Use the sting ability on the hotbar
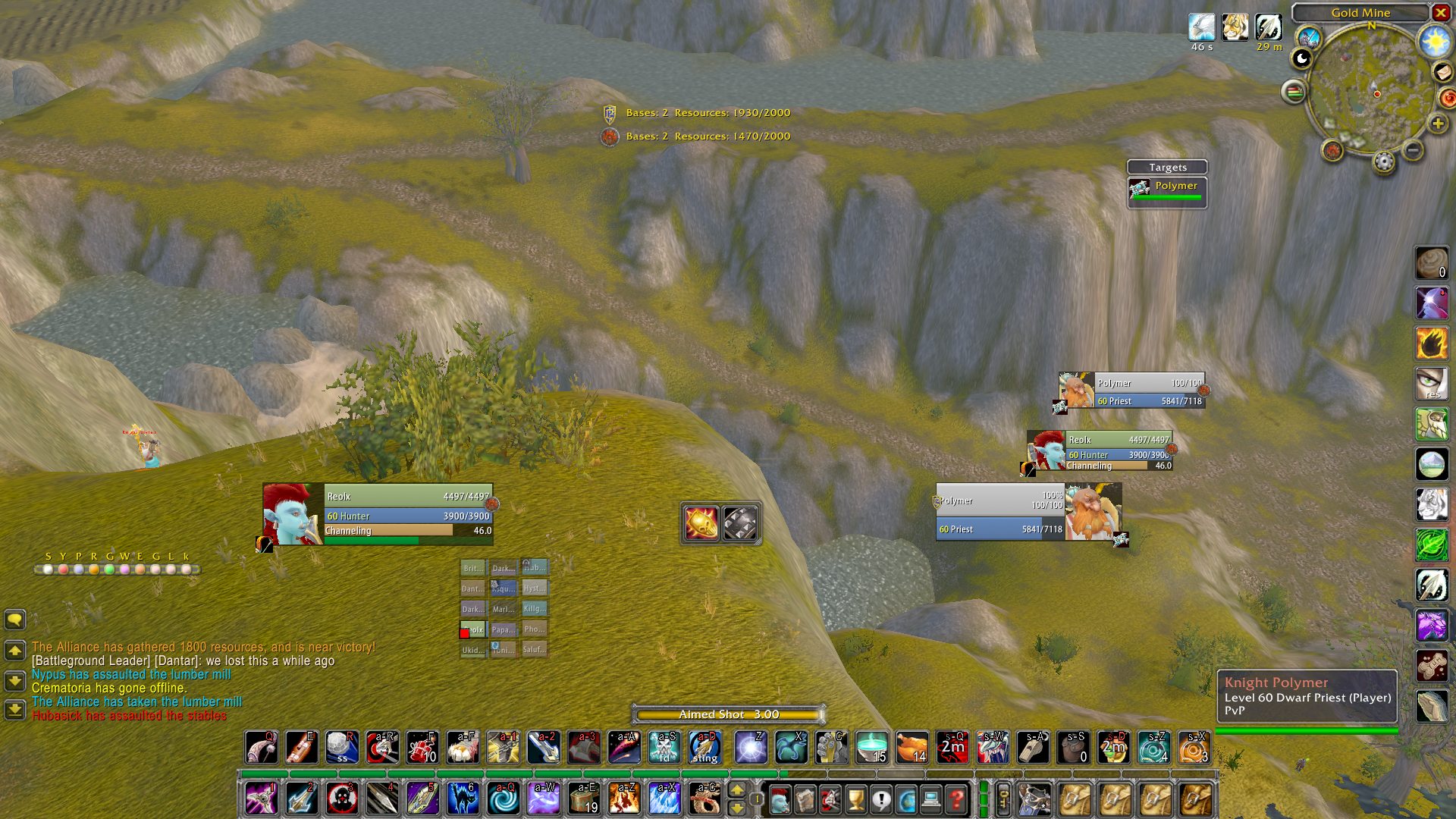This screenshot has height=819, width=1456. (x=704, y=747)
